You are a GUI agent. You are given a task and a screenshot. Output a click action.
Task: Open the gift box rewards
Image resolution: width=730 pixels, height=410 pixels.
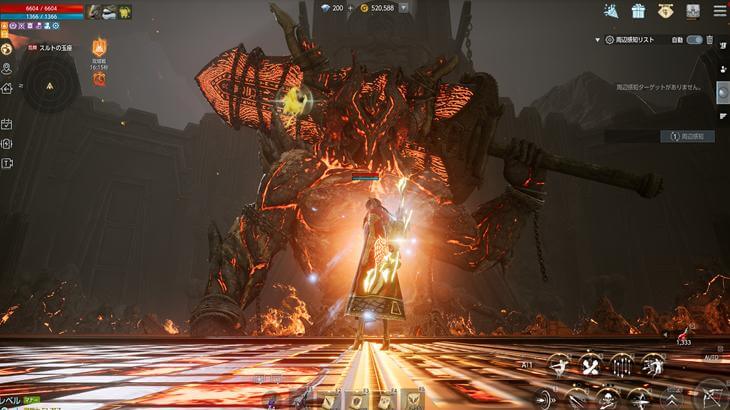point(638,11)
